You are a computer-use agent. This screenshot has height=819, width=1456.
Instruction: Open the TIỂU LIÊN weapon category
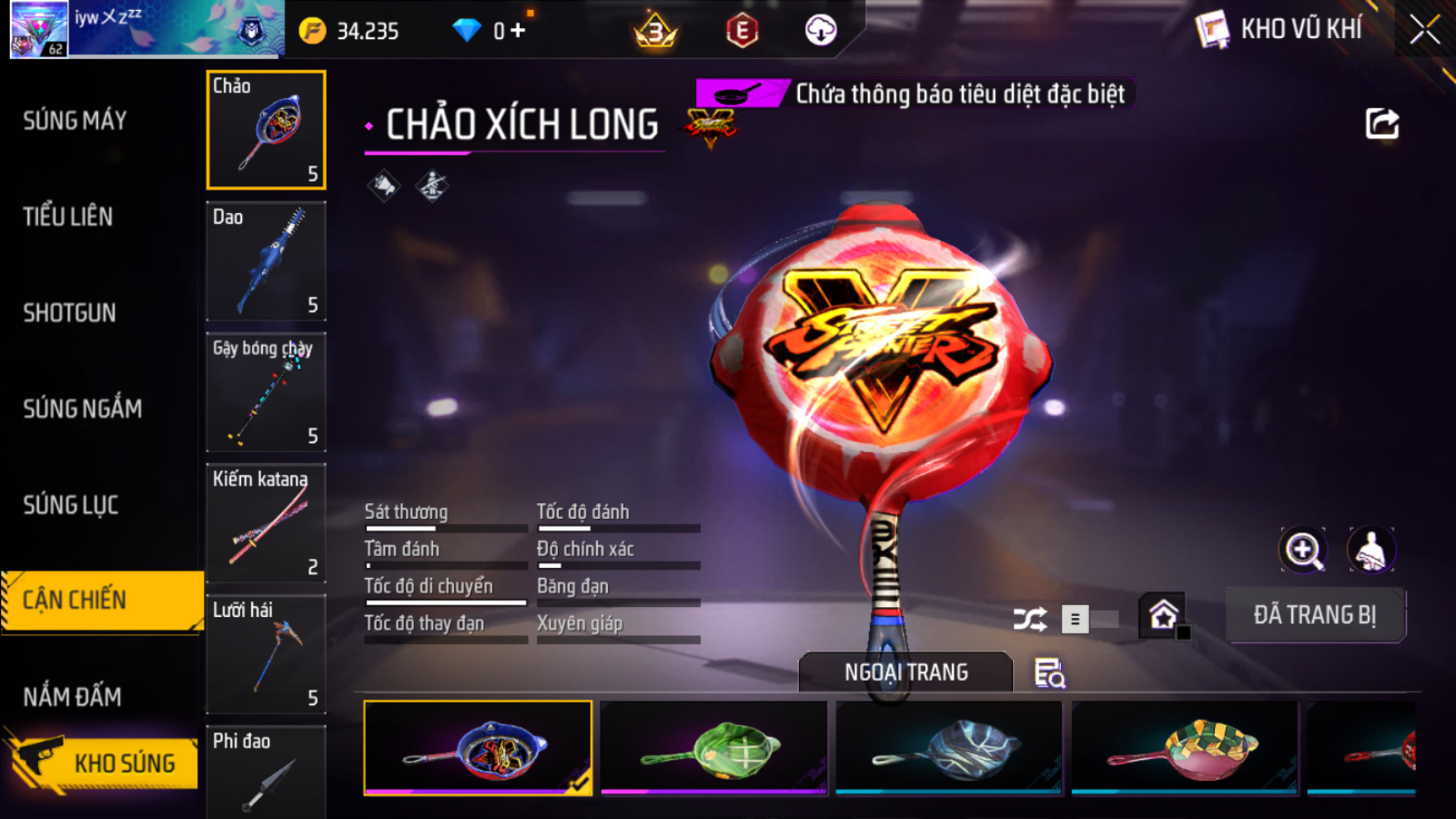(x=68, y=217)
